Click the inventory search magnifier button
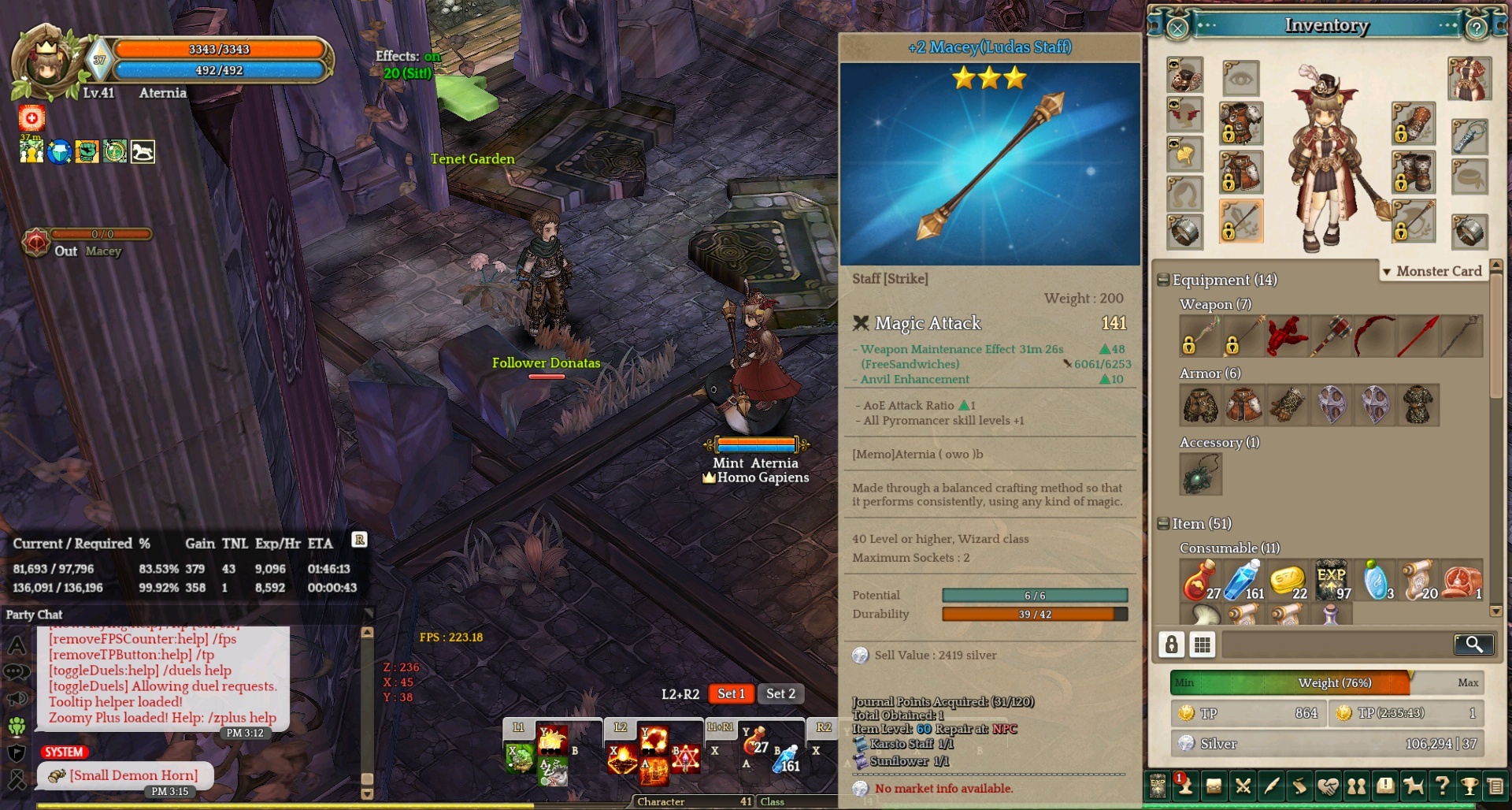1512x810 pixels. [x=1473, y=645]
